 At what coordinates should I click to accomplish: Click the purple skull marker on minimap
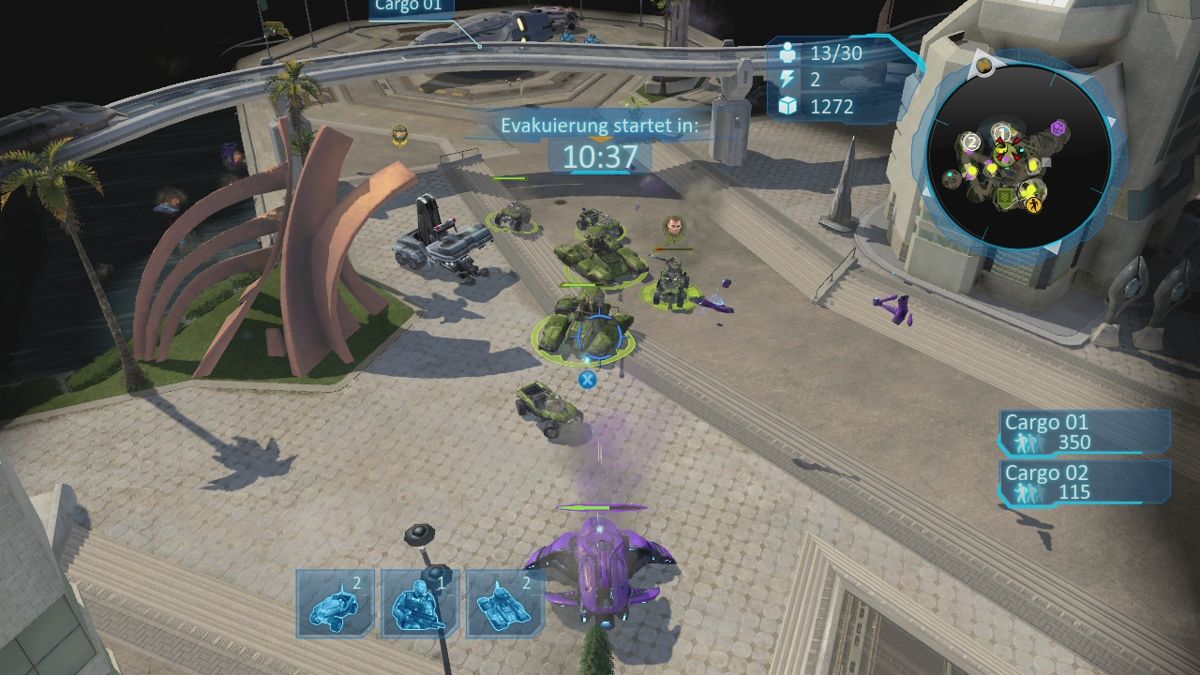[1058, 128]
